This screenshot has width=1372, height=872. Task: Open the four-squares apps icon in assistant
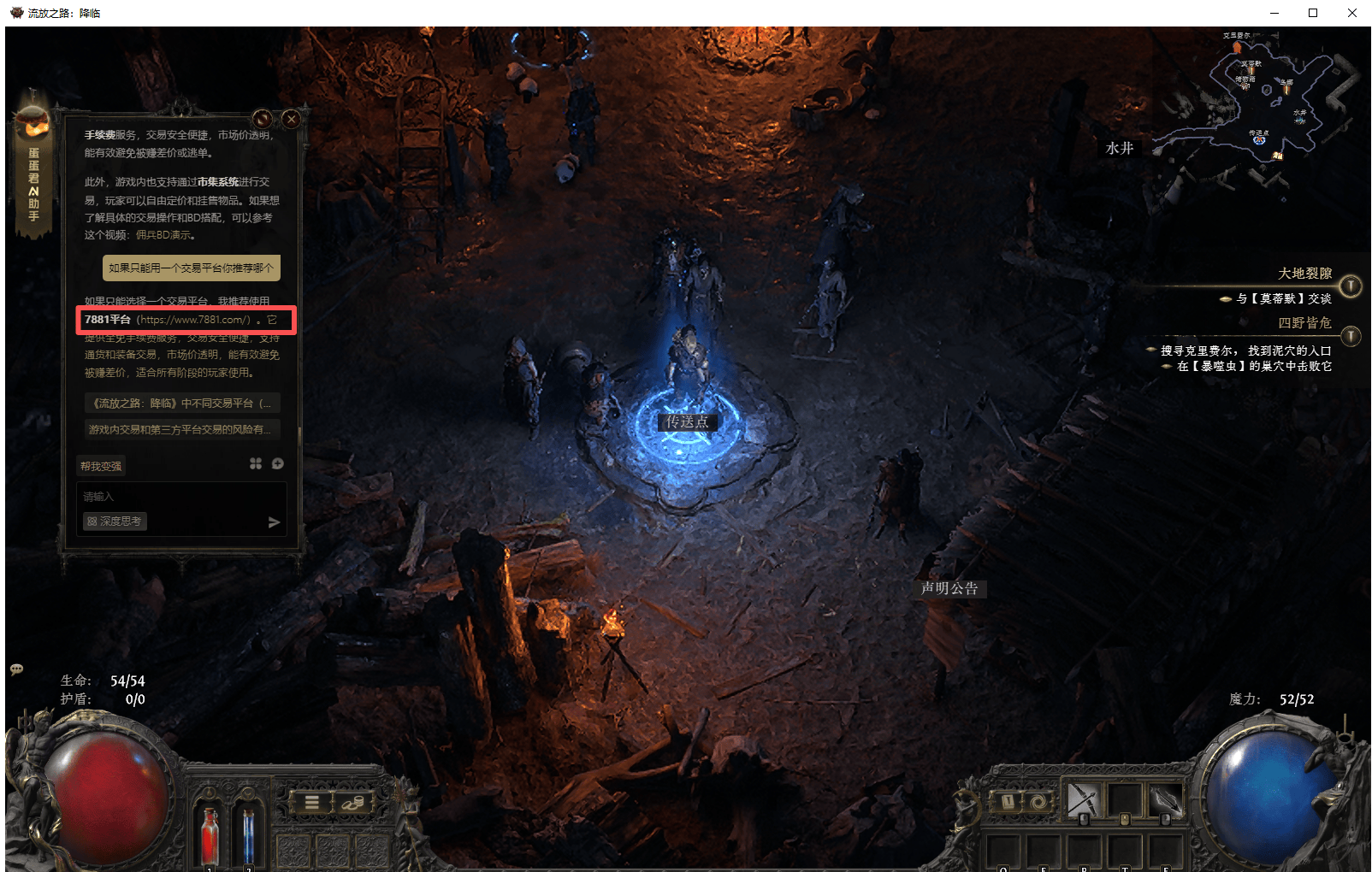(x=255, y=463)
